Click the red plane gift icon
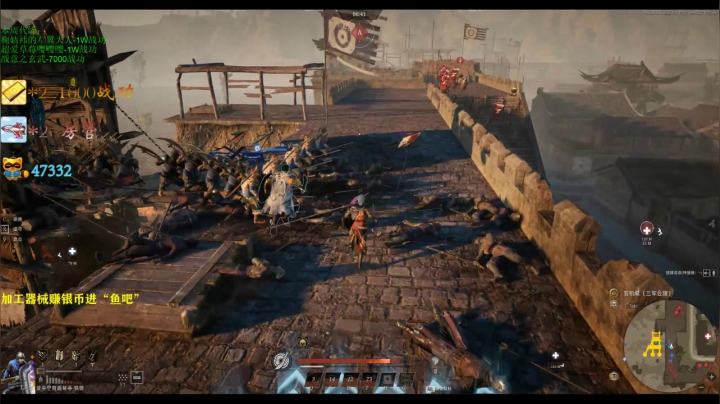Viewport: 720px width, 404px height. (x=14, y=129)
